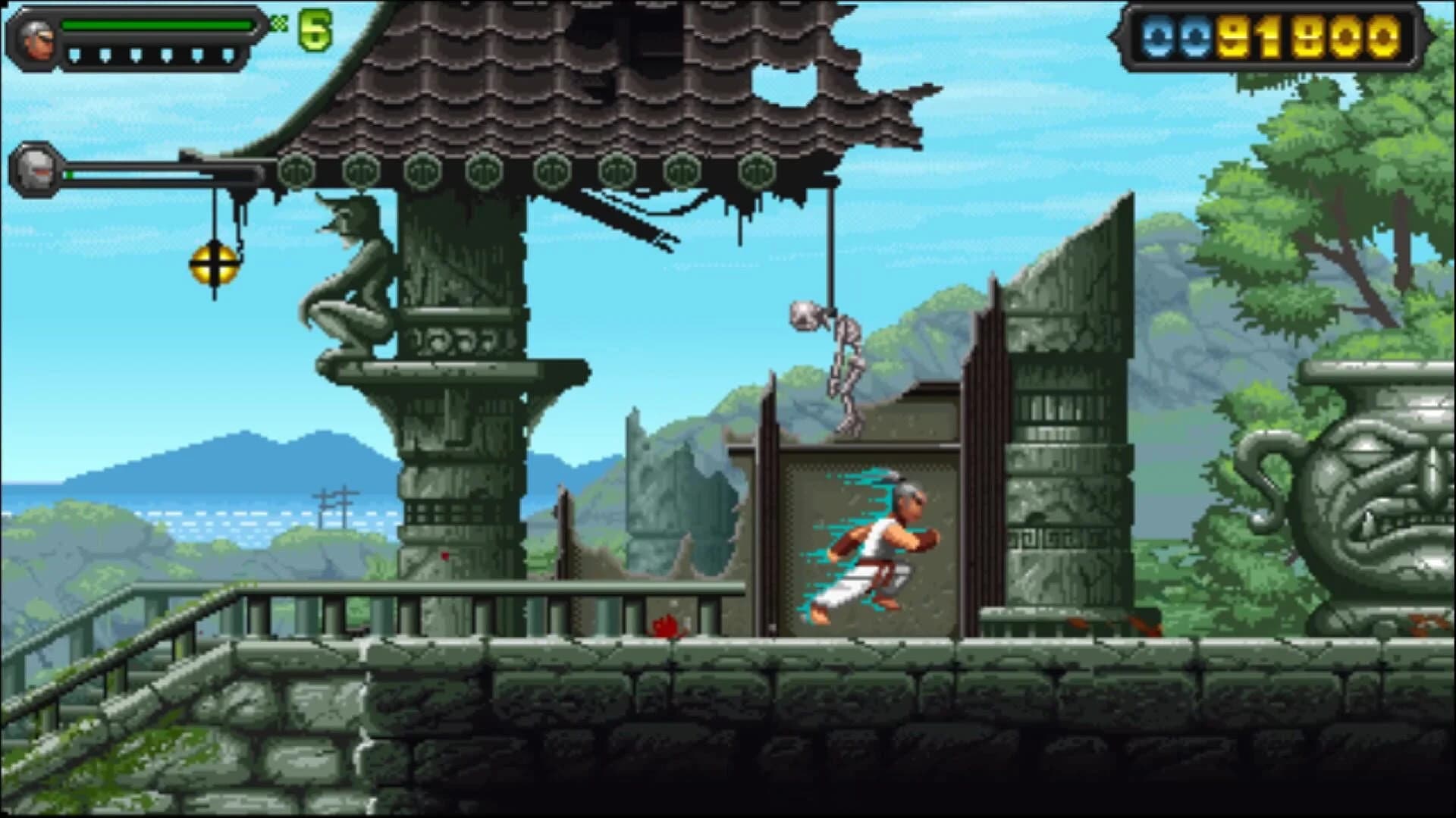The image size is (1456, 818).
Task: Toggle the green player health bar
Action: tap(159, 23)
